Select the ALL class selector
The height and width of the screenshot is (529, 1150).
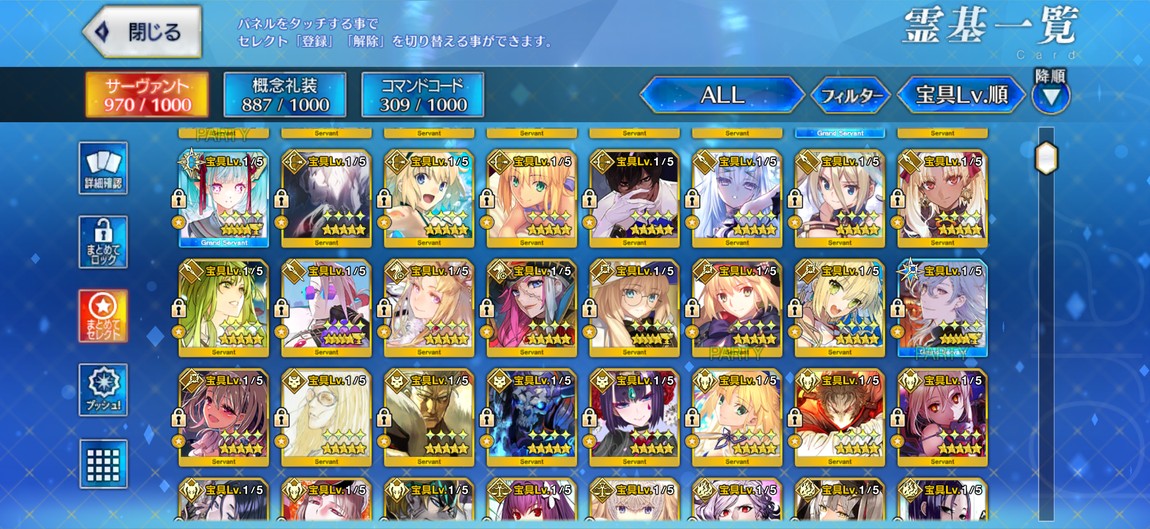[x=722, y=95]
